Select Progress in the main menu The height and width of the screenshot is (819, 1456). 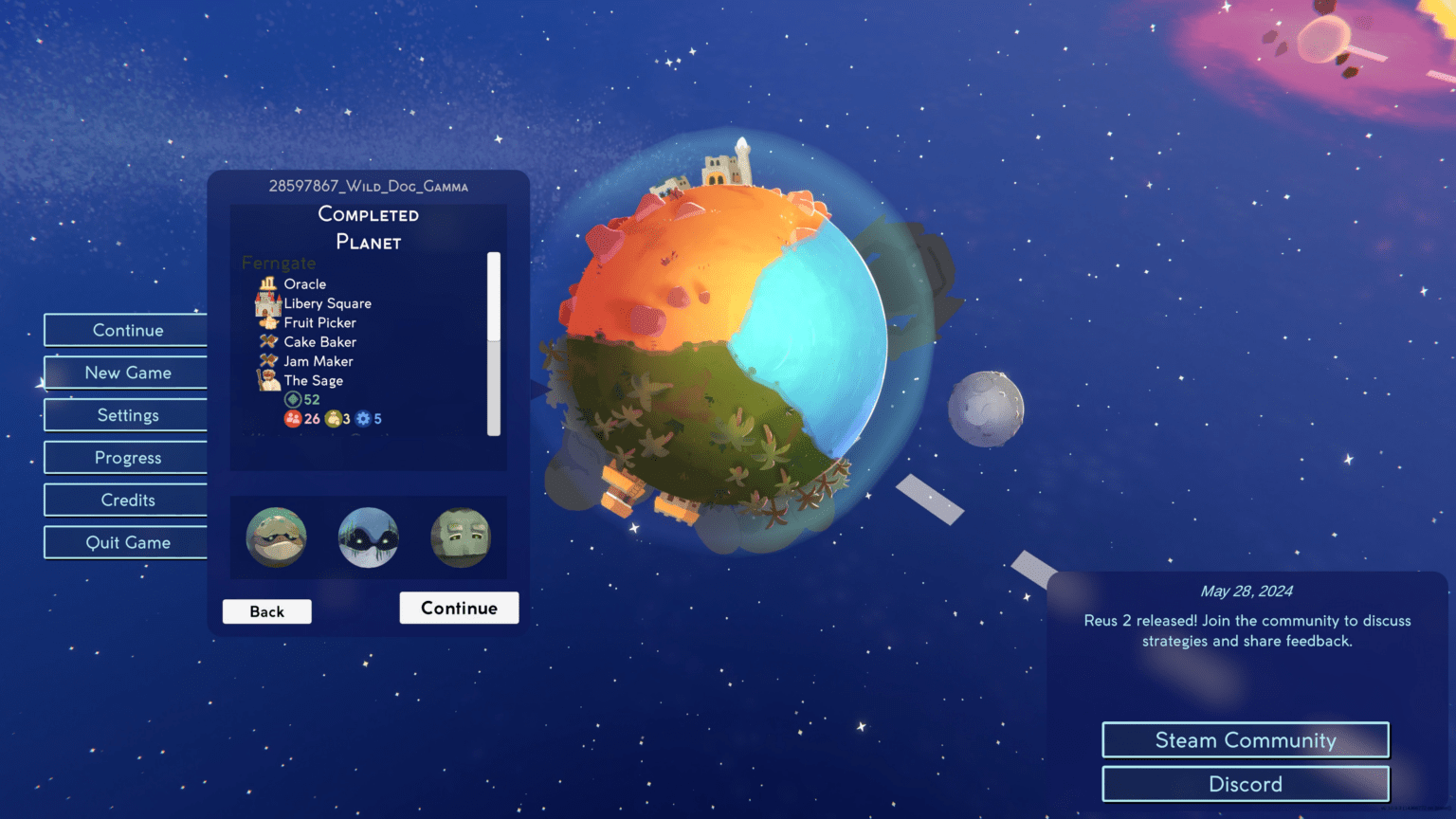point(126,457)
